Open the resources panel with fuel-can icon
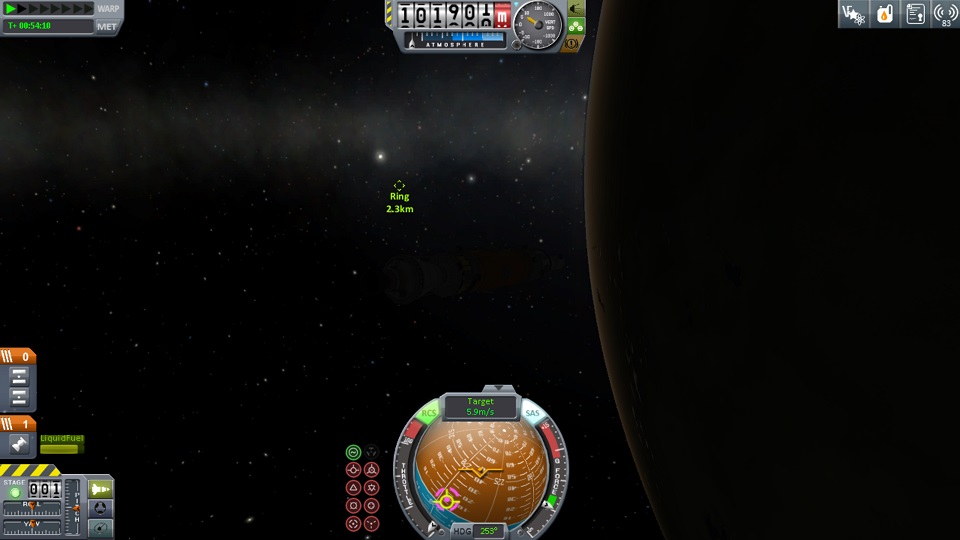Image resolution: width=960 pixels, height=540 pixels. click(884, 13)
